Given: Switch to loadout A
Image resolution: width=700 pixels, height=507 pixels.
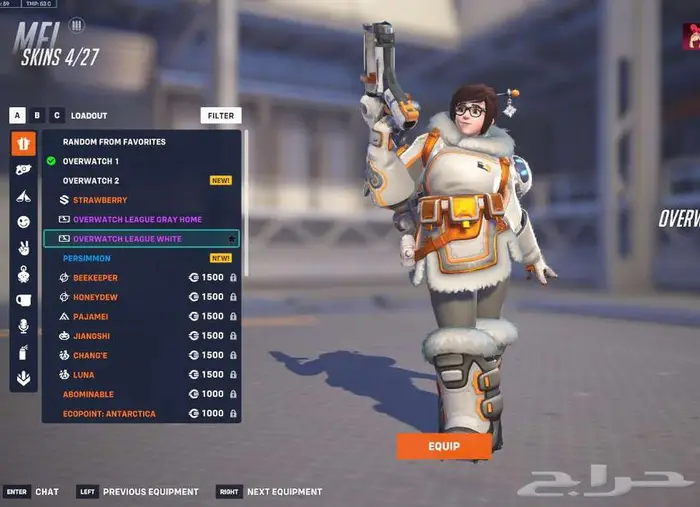Looking at the screenshot, I should point(17,116).
